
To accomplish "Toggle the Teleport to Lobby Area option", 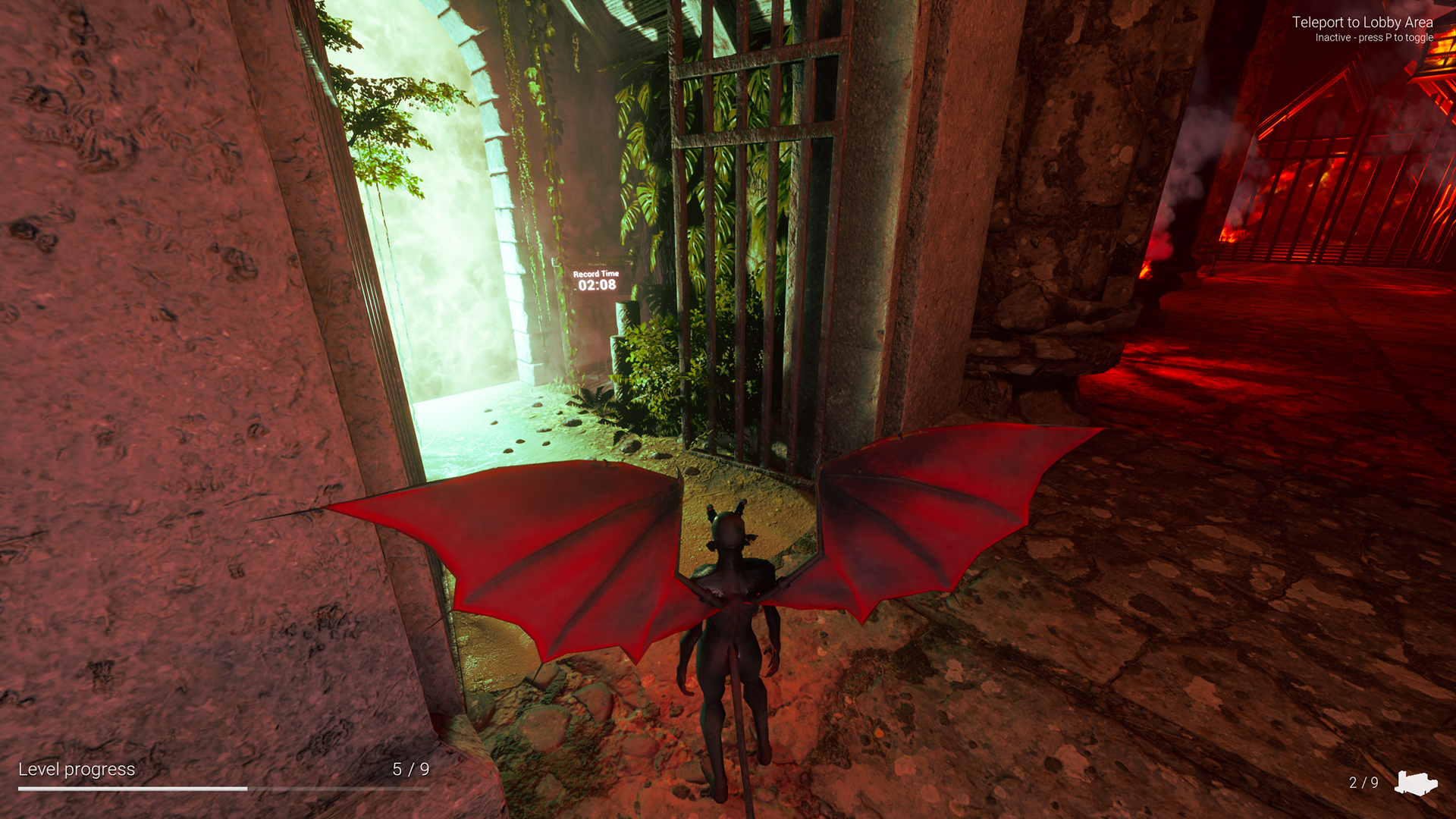I will tap(1362, 24).
